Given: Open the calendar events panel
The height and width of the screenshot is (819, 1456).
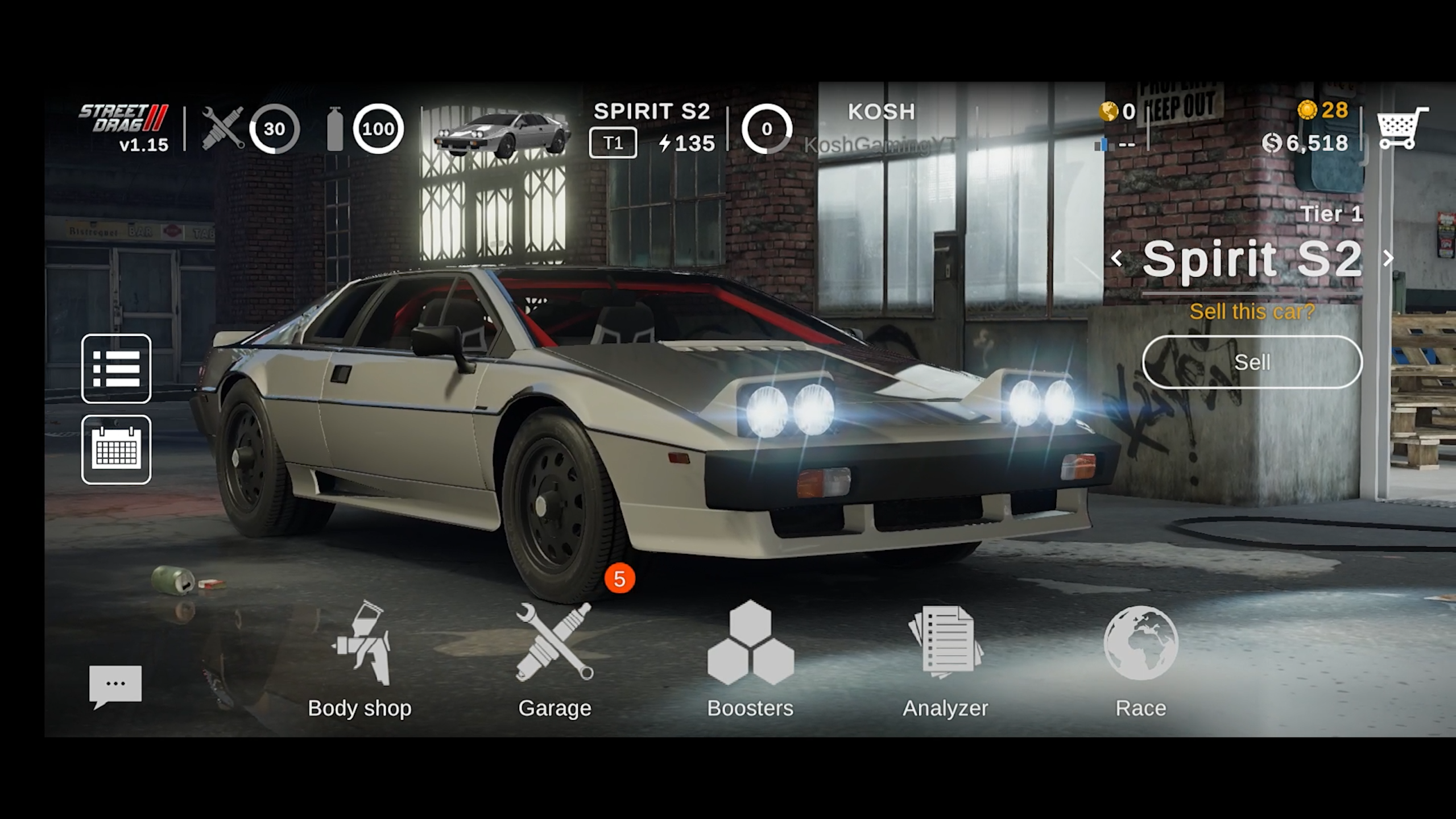Looking at the screenshot, I should point(115,451).
